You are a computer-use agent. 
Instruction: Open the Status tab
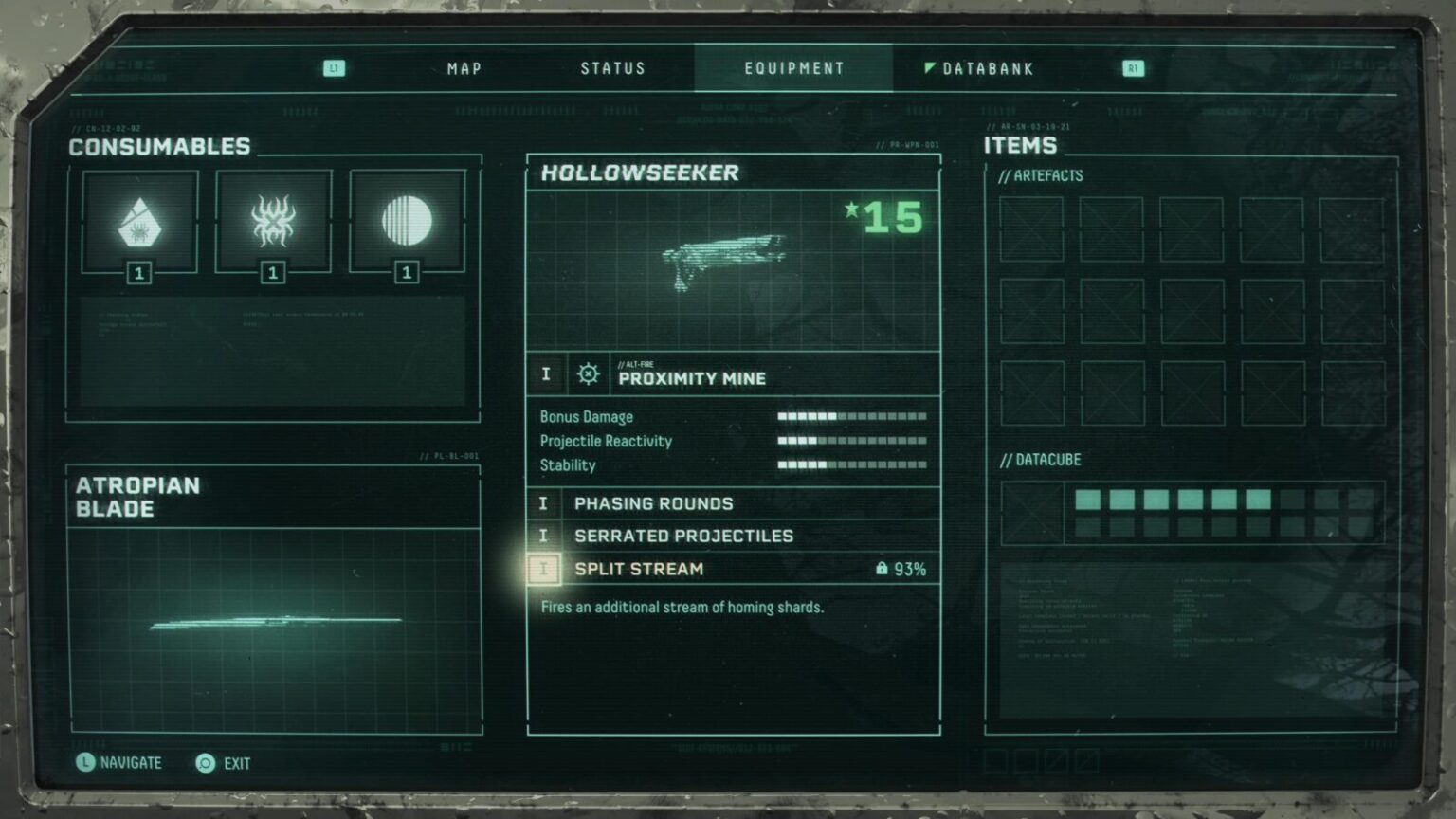coord(612,68)
